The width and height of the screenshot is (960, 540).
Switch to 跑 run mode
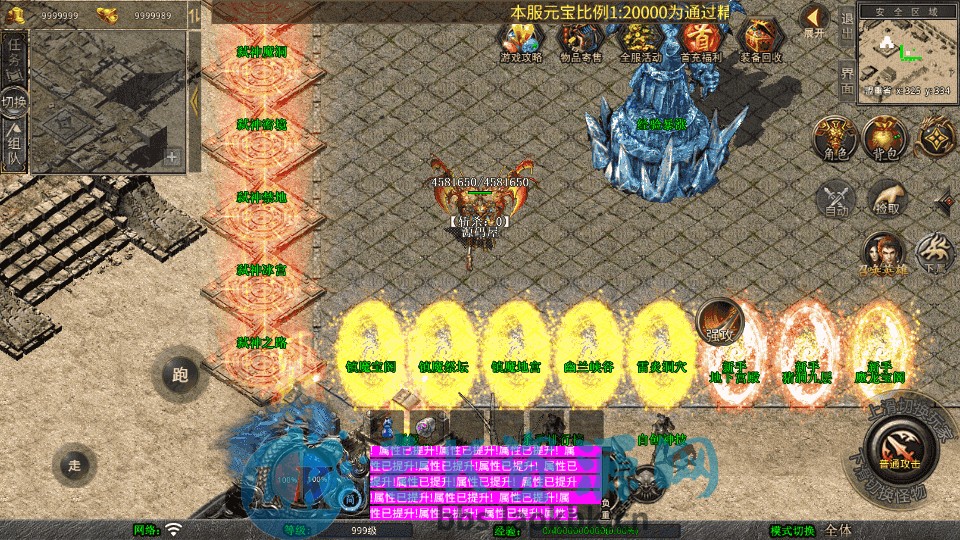[180, 375]
